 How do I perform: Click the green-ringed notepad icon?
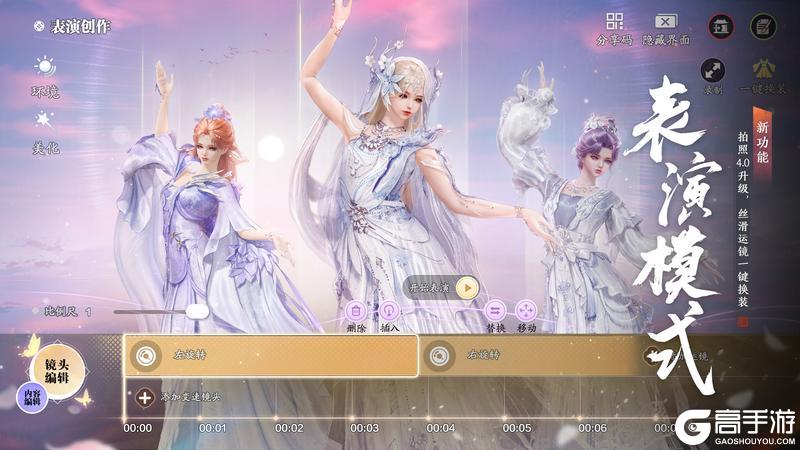coord(763,26)
